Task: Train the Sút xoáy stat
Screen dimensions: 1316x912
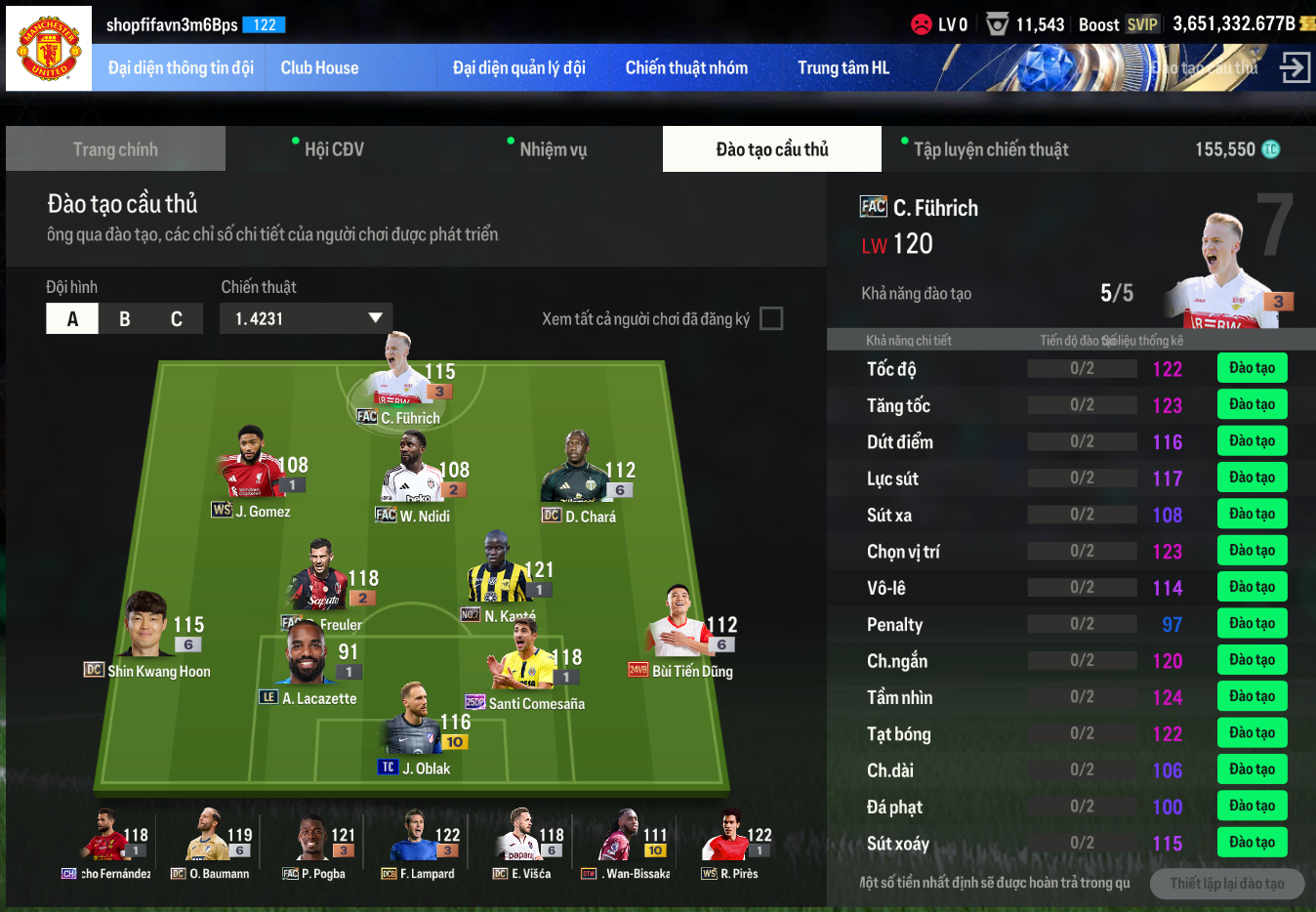Action: (1252, 843)
